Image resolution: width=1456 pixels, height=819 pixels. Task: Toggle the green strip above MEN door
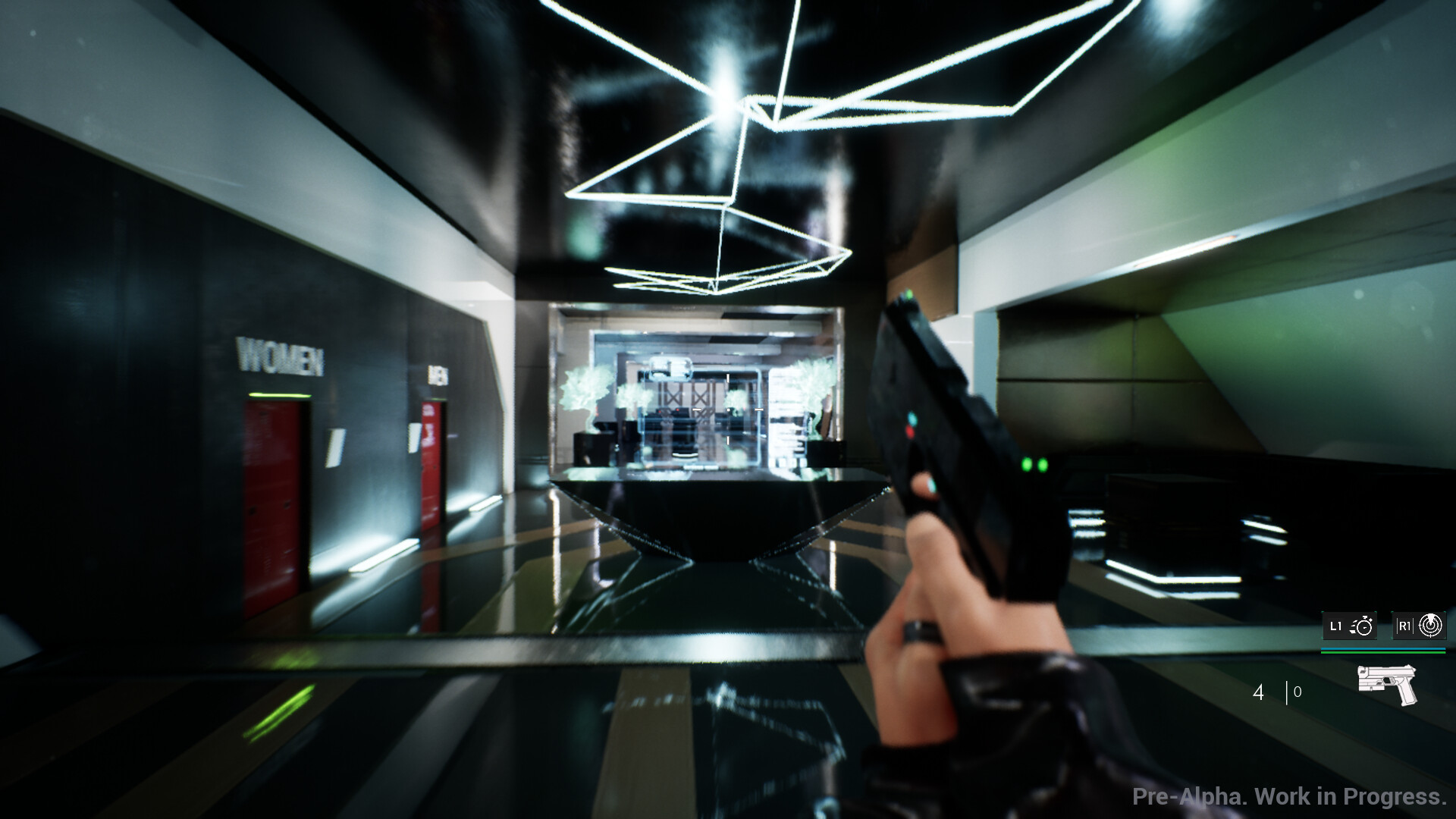(435, 398)
